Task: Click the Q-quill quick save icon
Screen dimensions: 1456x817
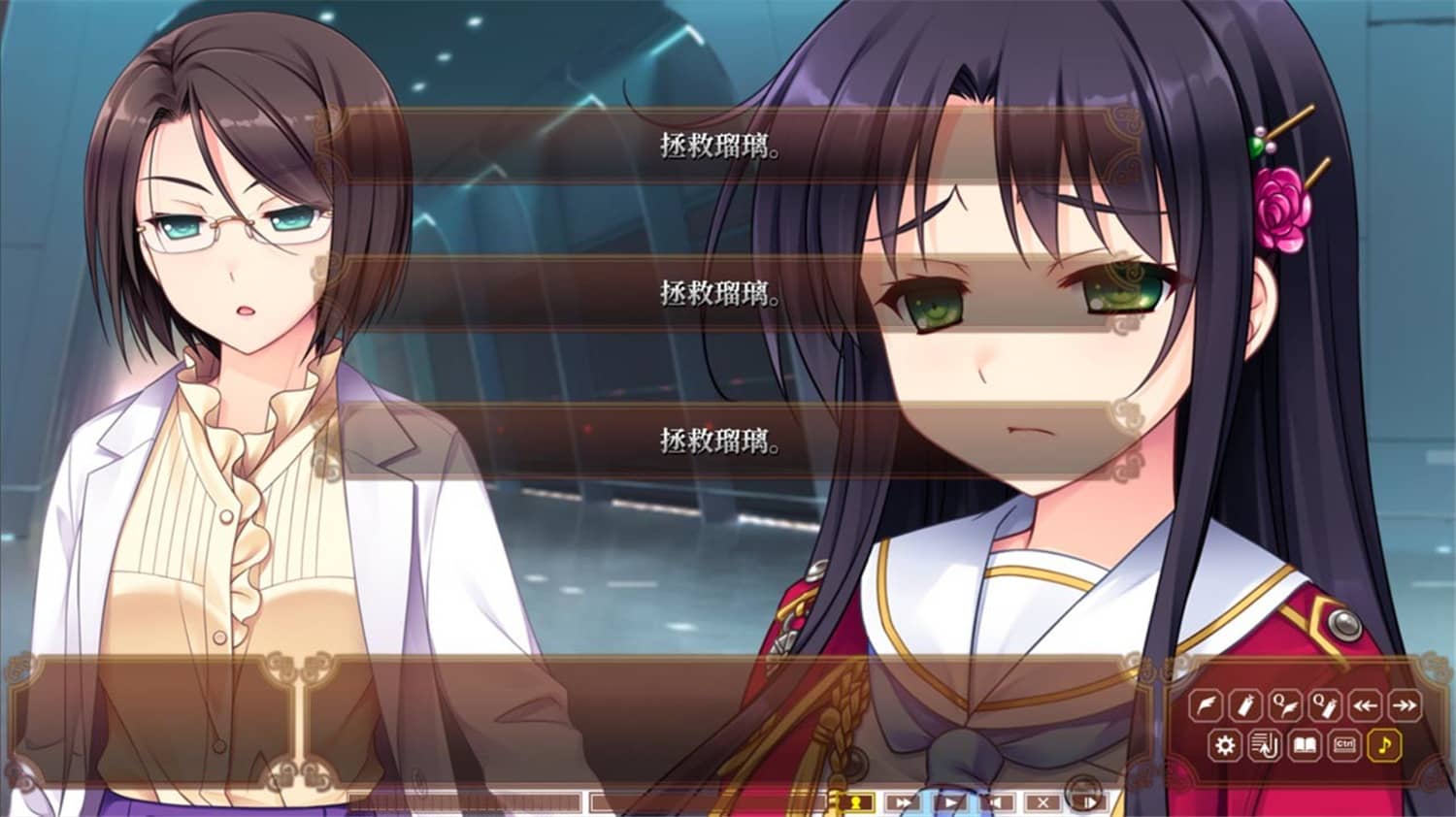Action: point(1284,704)
